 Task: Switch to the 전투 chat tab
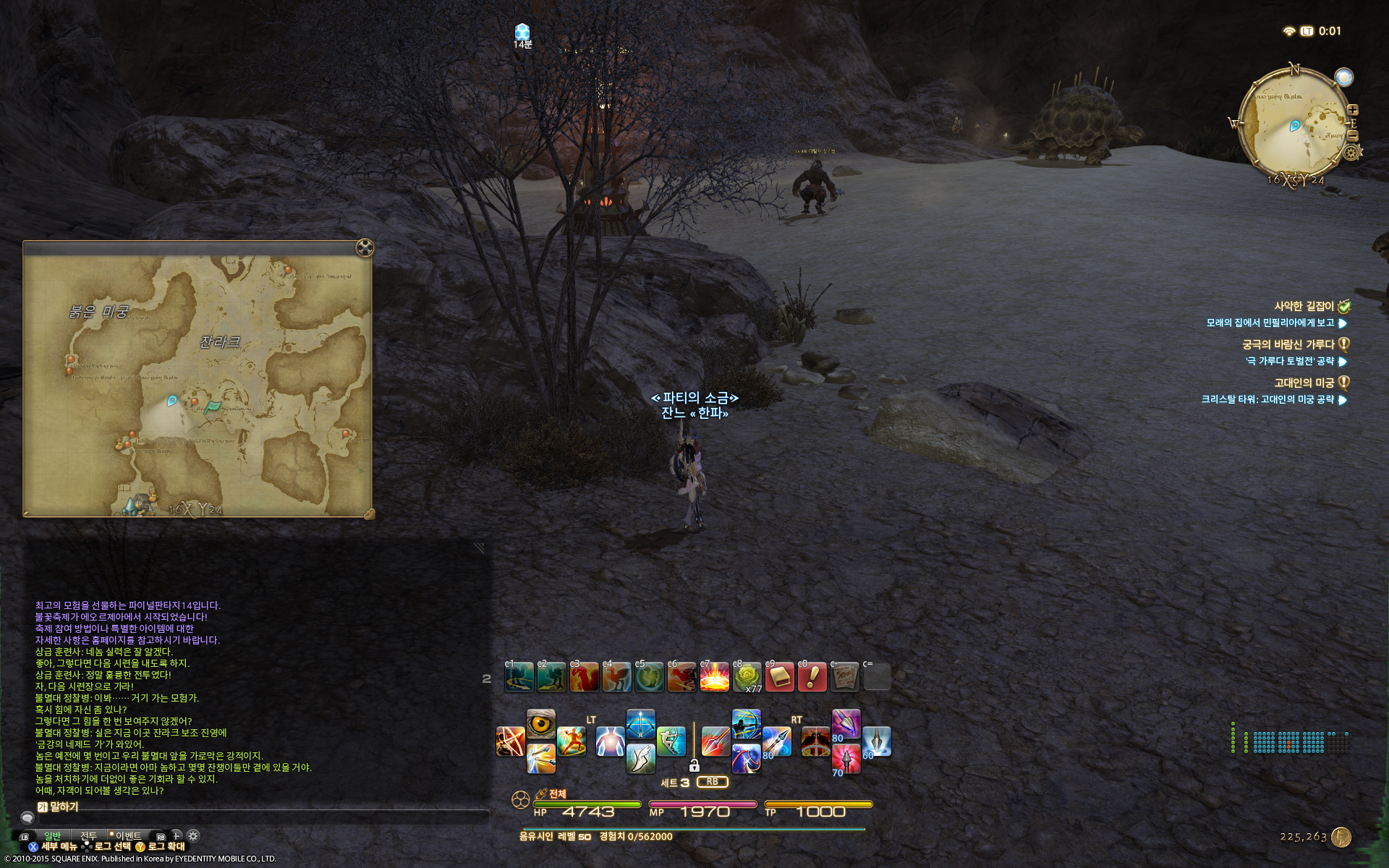[x=88, y=836]
